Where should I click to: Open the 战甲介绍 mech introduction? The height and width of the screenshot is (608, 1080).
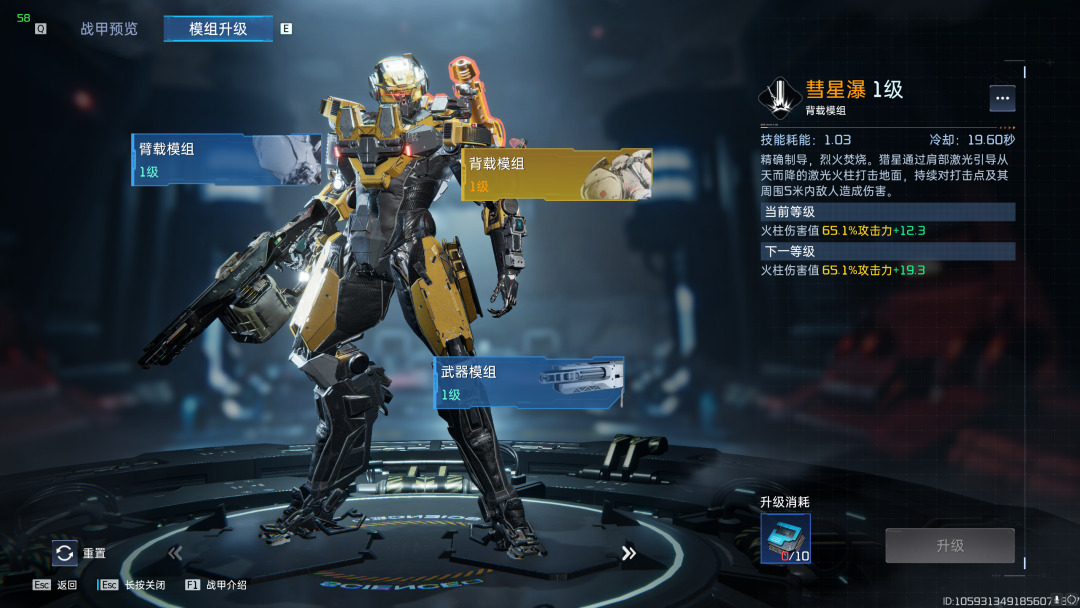pyautogui.click(x=216, y=585)
